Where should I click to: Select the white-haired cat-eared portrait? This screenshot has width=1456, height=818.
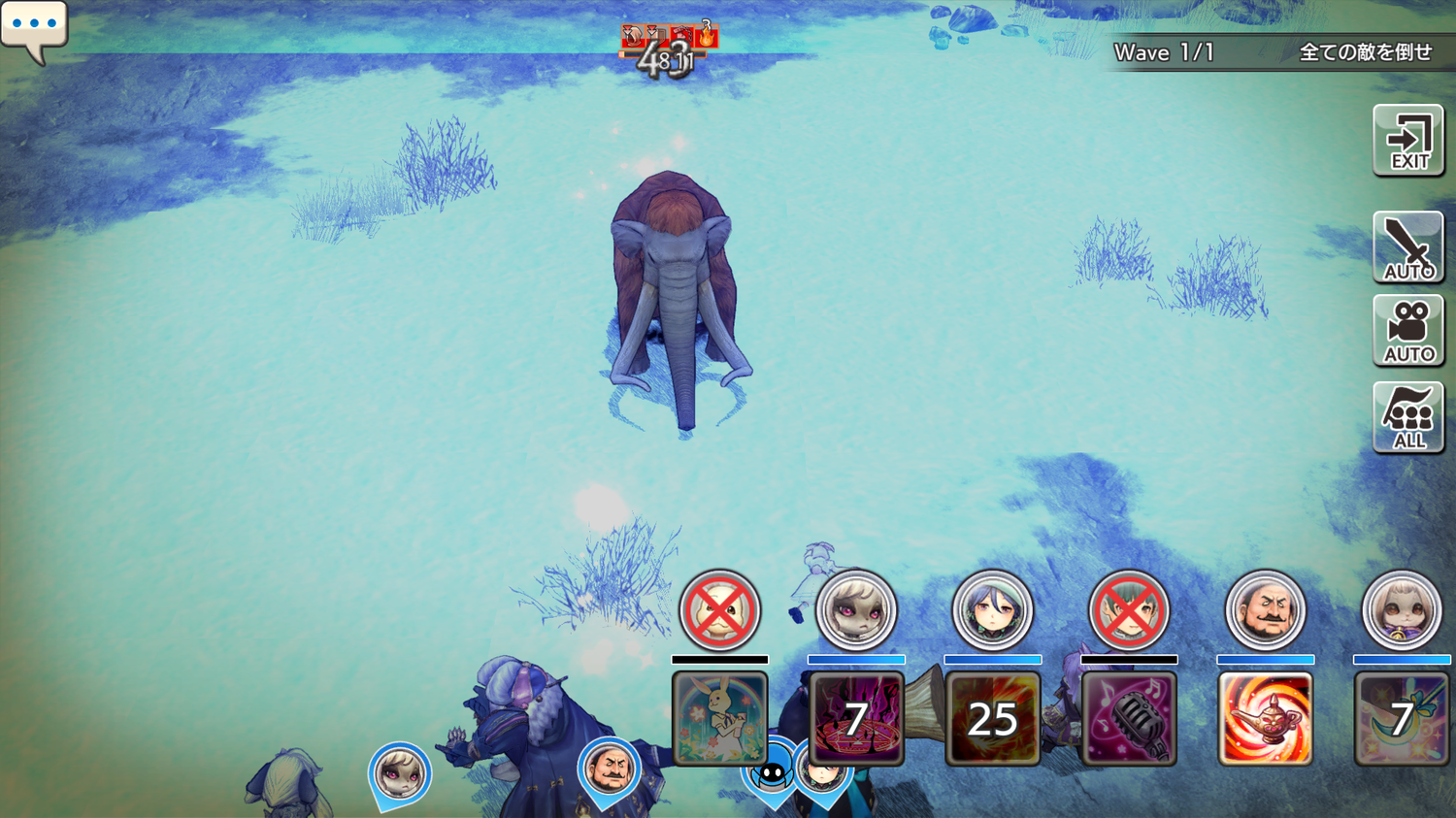pos(1401,610)
